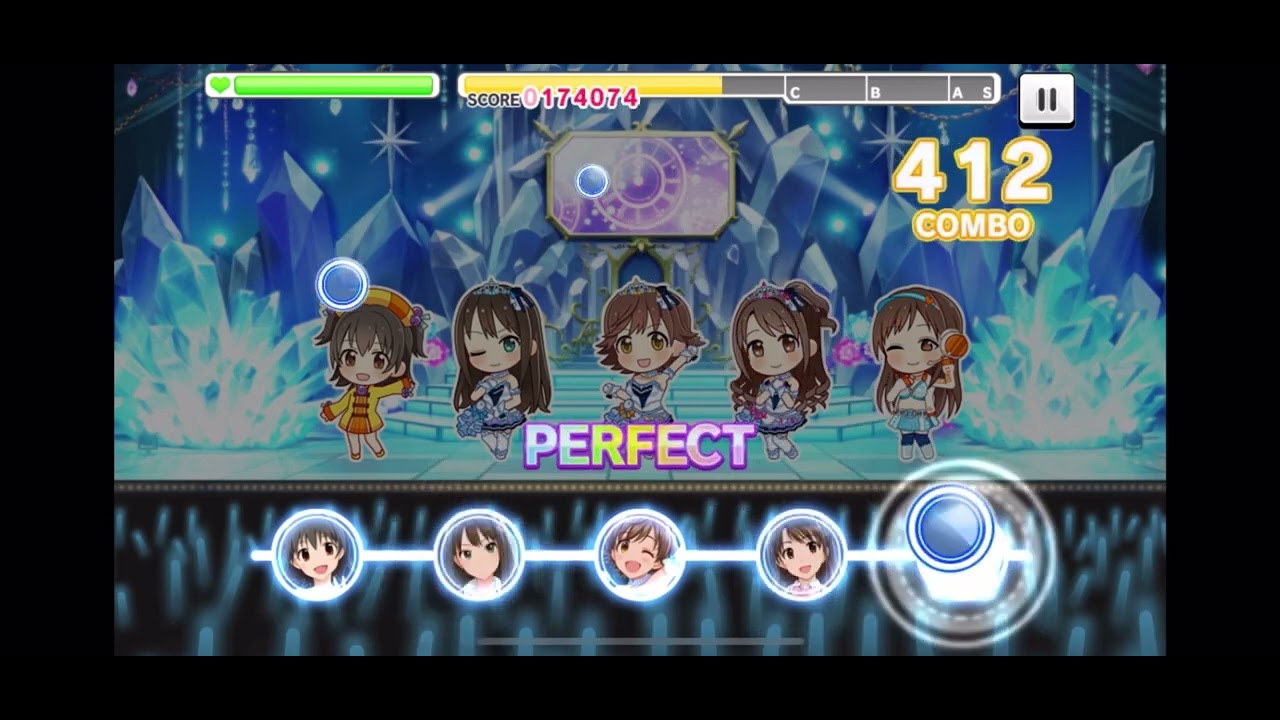Tap the Pause icon in the top-right corner
The height and width of the screenshot is (720, 1280).
[1046, 99]
